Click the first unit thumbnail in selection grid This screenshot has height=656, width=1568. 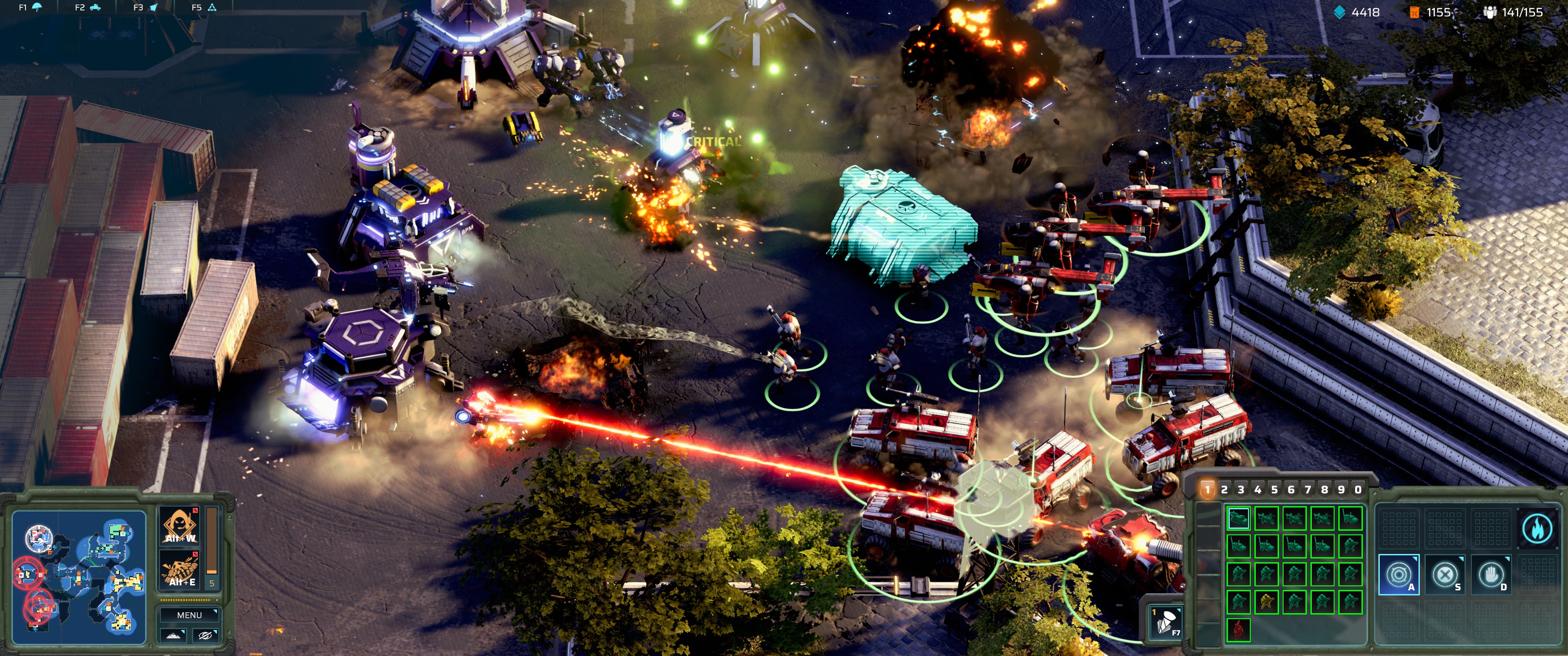1238,519
